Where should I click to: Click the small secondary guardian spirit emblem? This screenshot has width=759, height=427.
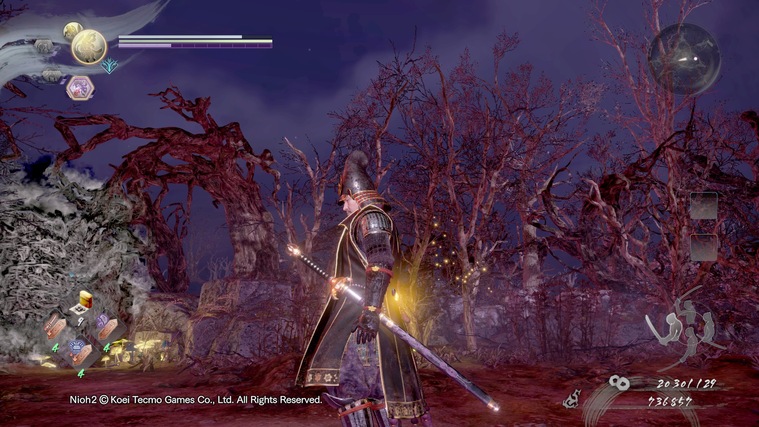(72, 31)
